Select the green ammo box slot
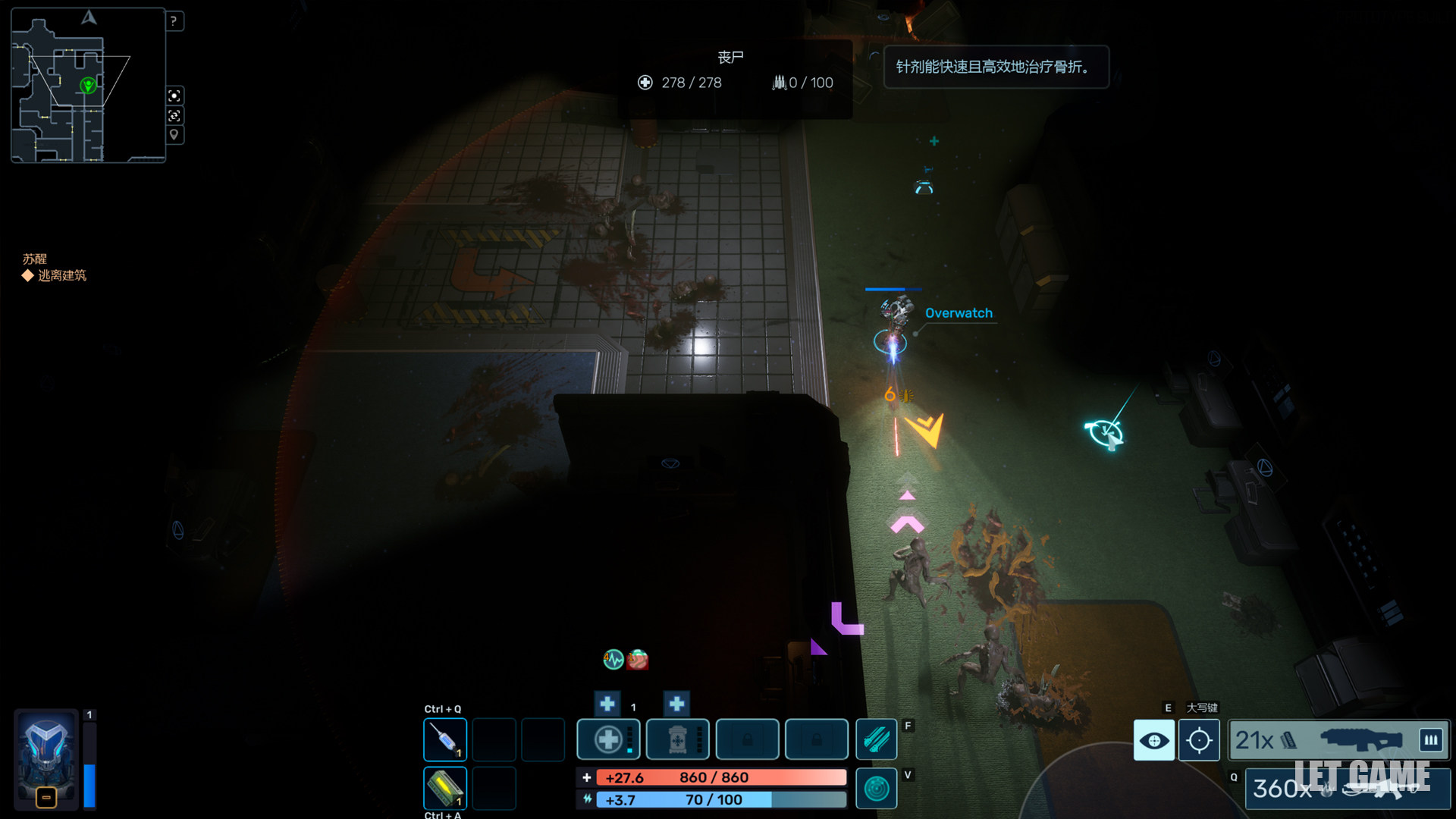The height and width of the screenshot is (819, 1456). (x=445, y=787)
